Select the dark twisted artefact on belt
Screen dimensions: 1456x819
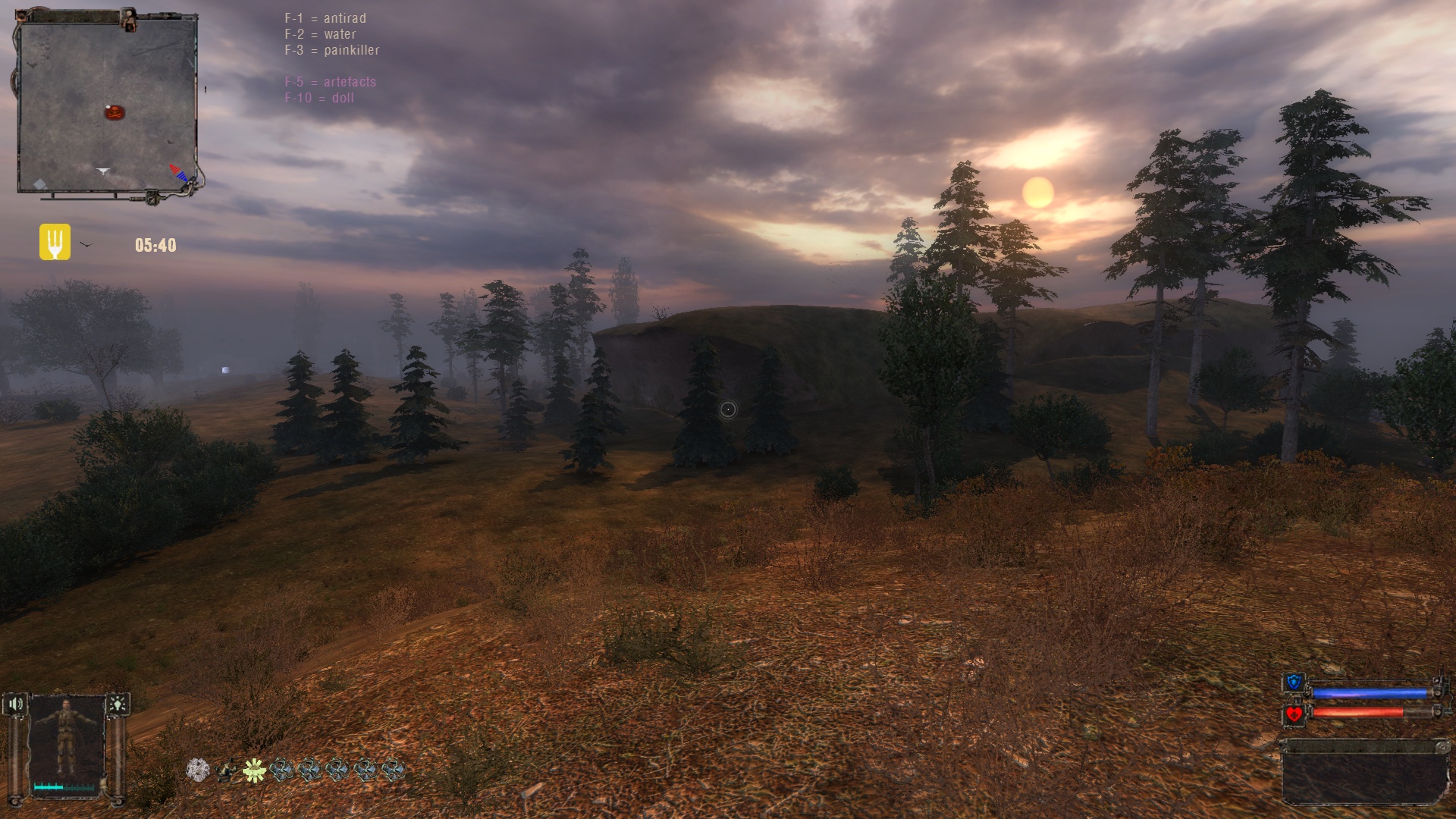(225, 771)
